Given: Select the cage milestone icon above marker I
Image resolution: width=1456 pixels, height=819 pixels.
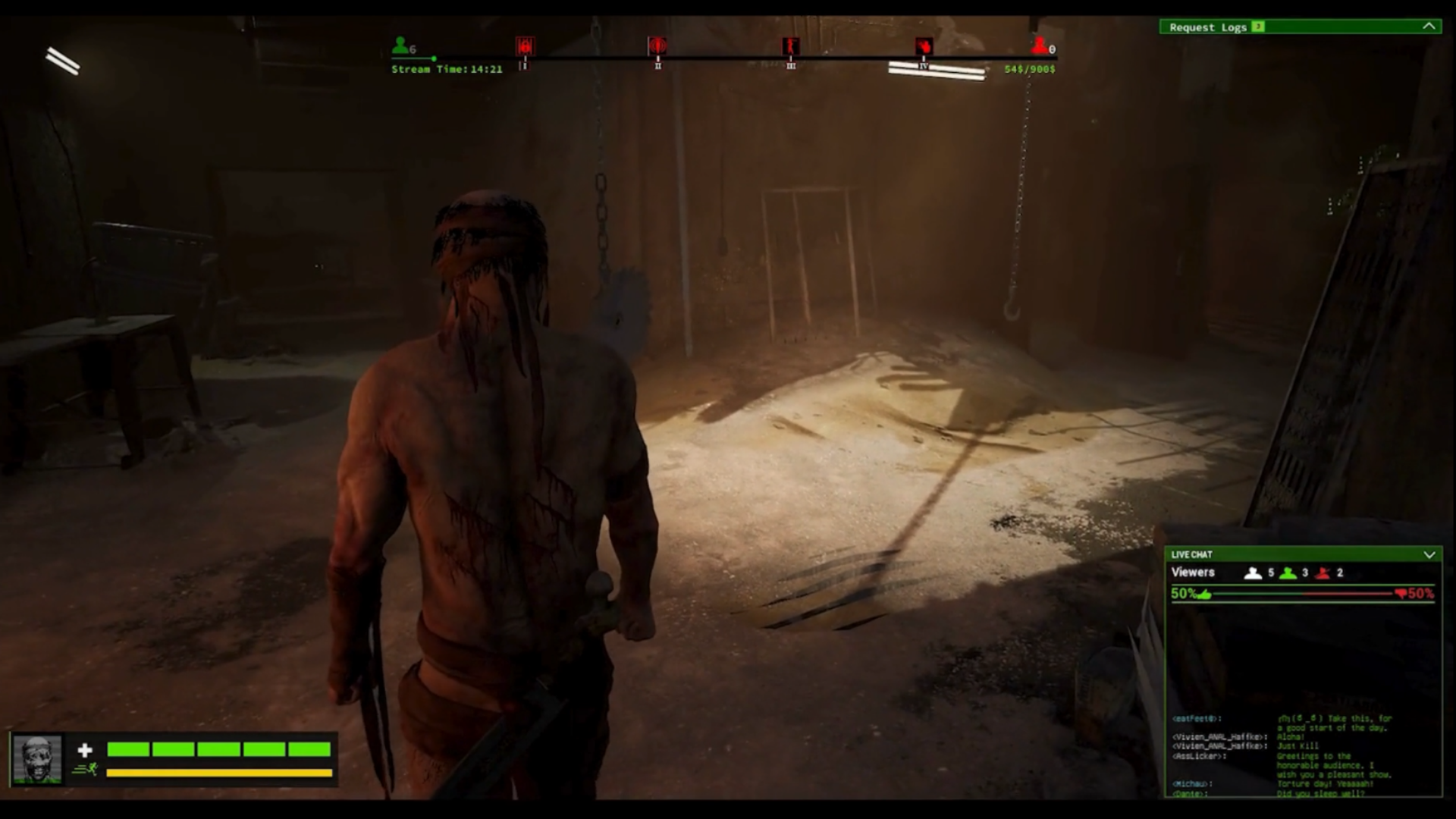Looking at the screenshot, I should click(526, 47).
